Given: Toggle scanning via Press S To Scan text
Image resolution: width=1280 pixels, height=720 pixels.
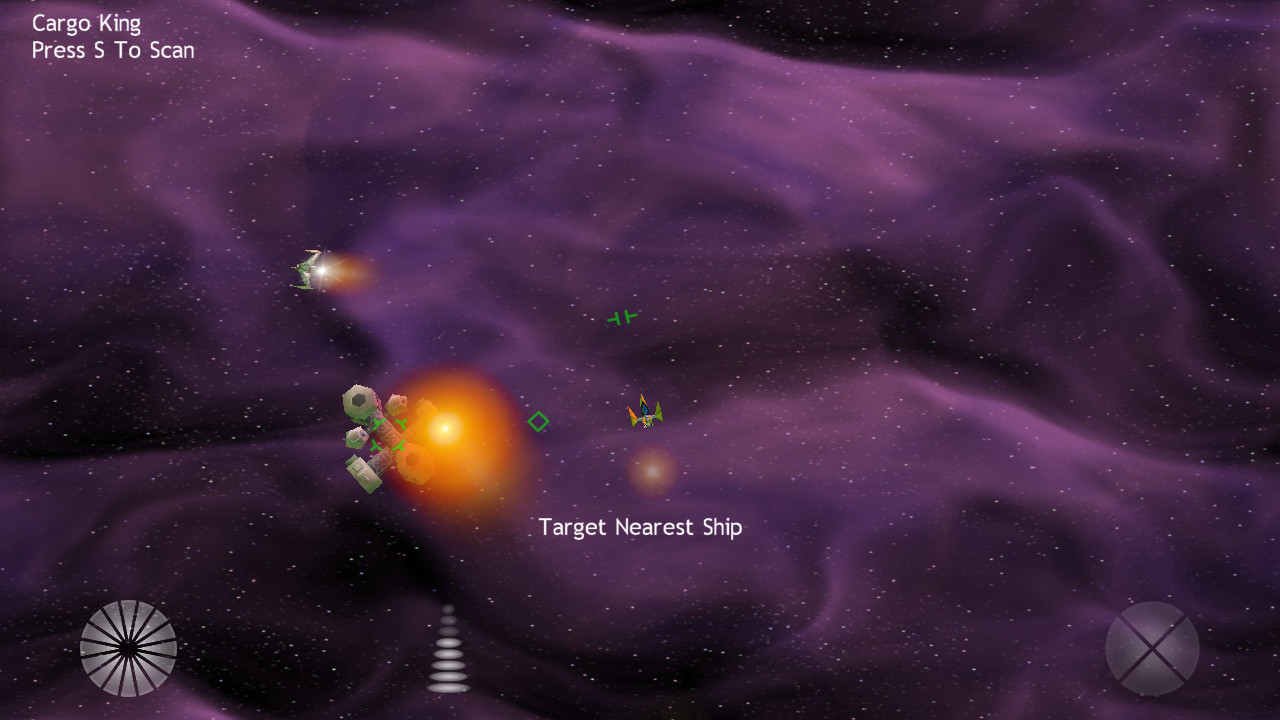Looking at the screenshot, I should tap(113, 50).
